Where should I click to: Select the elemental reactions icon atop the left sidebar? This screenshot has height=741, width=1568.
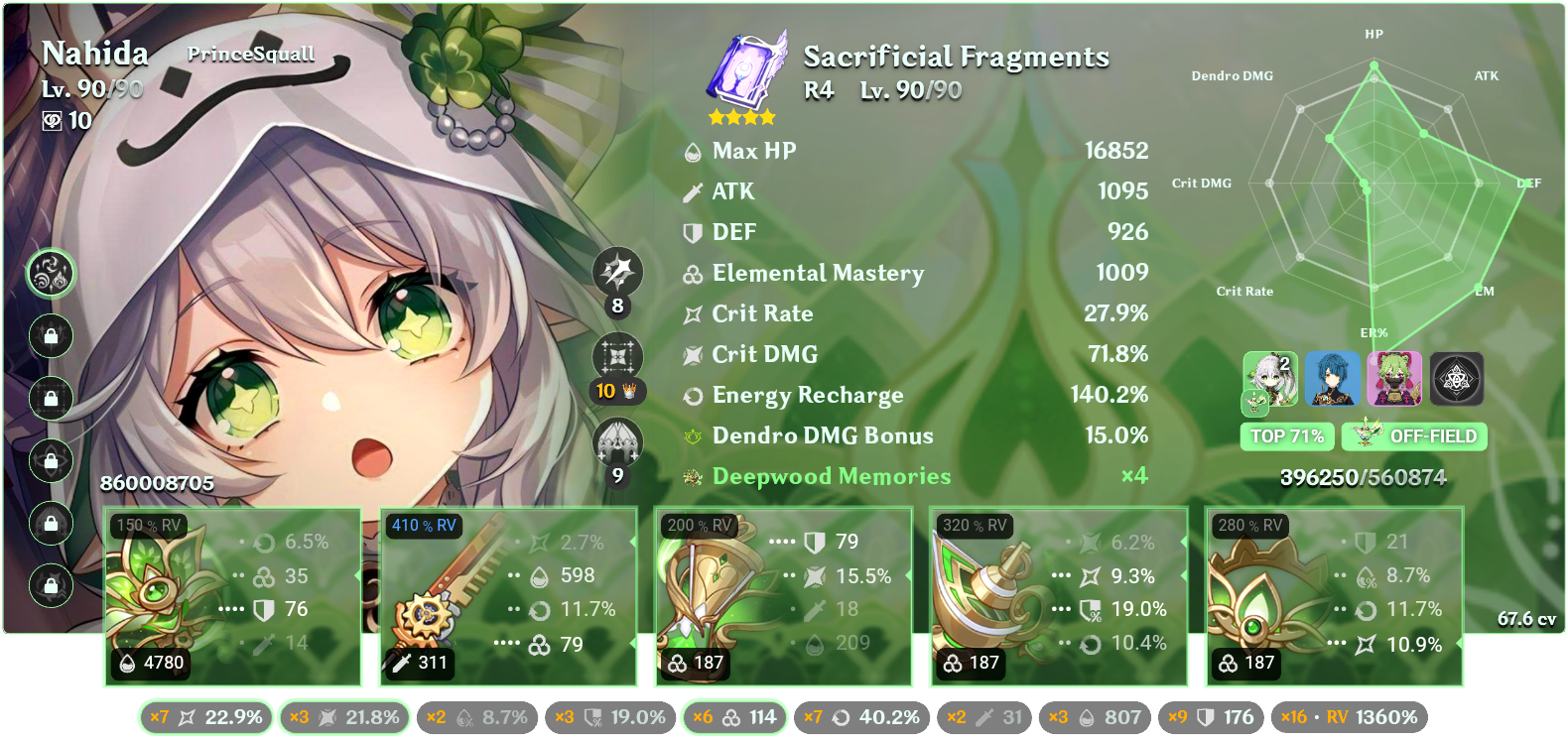pyautogui.click(x=52, y=275)
